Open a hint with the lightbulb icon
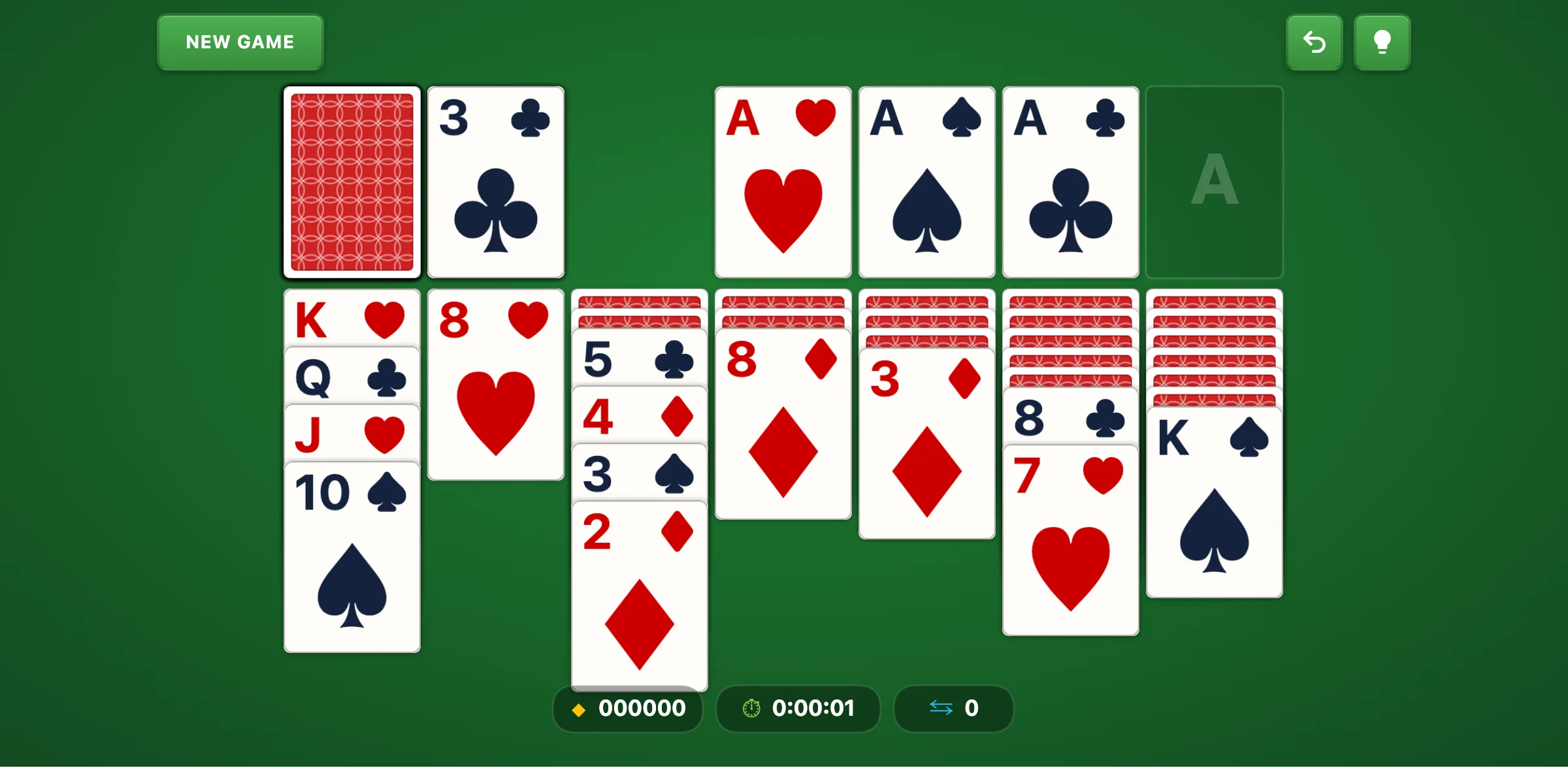1568x768 pixels. (1382, 42)
